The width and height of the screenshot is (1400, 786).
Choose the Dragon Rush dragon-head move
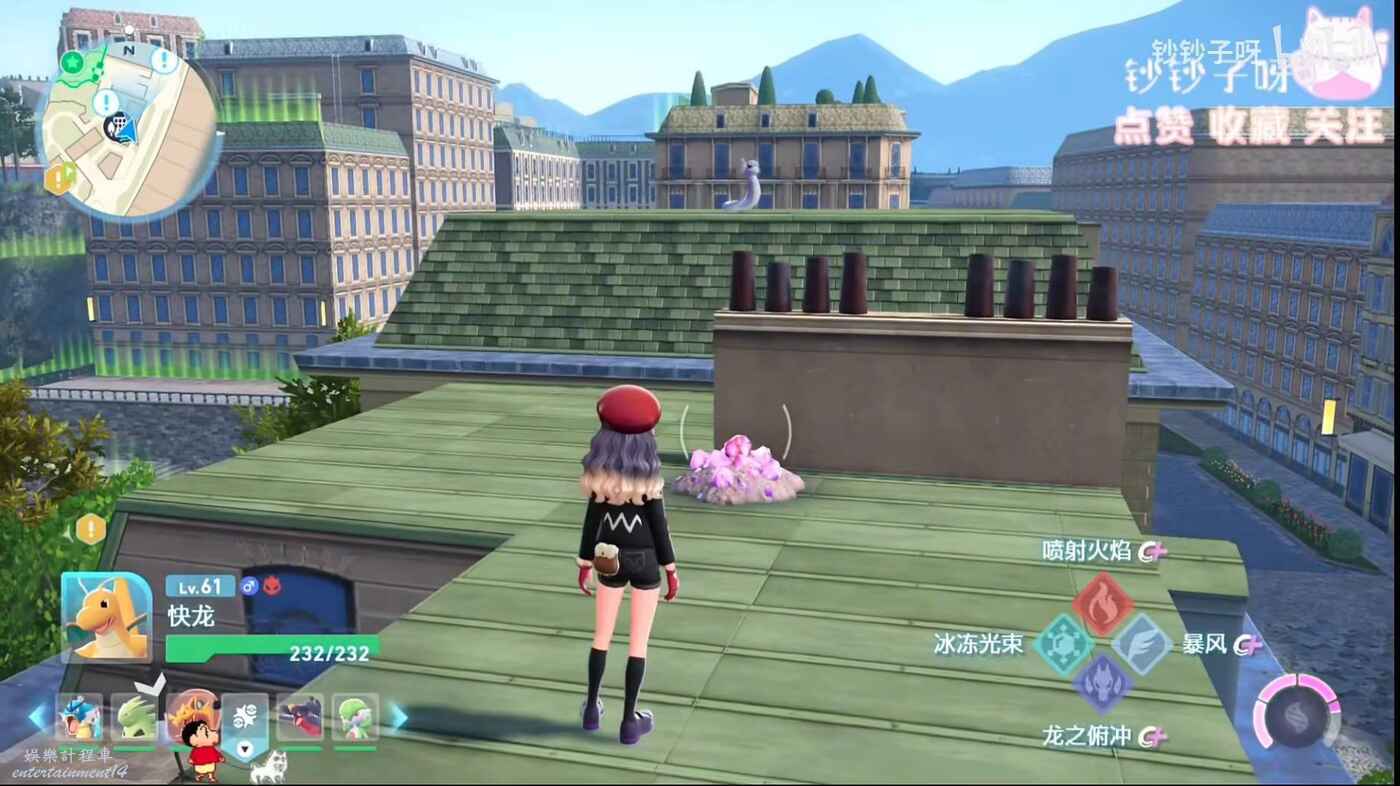[1102, 684]
